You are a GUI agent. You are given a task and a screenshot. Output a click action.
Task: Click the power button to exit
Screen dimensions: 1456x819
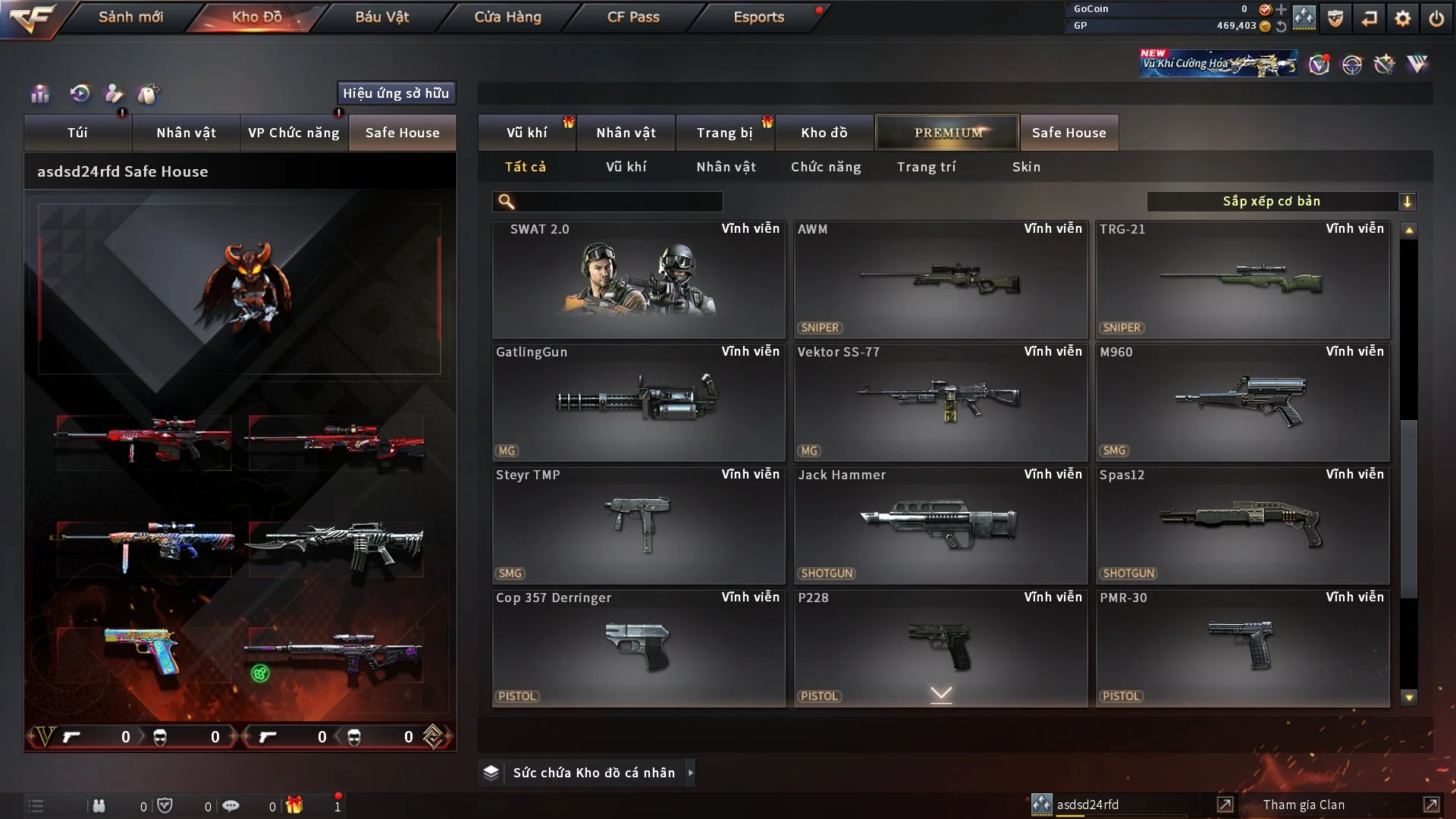click(1436, 18)
